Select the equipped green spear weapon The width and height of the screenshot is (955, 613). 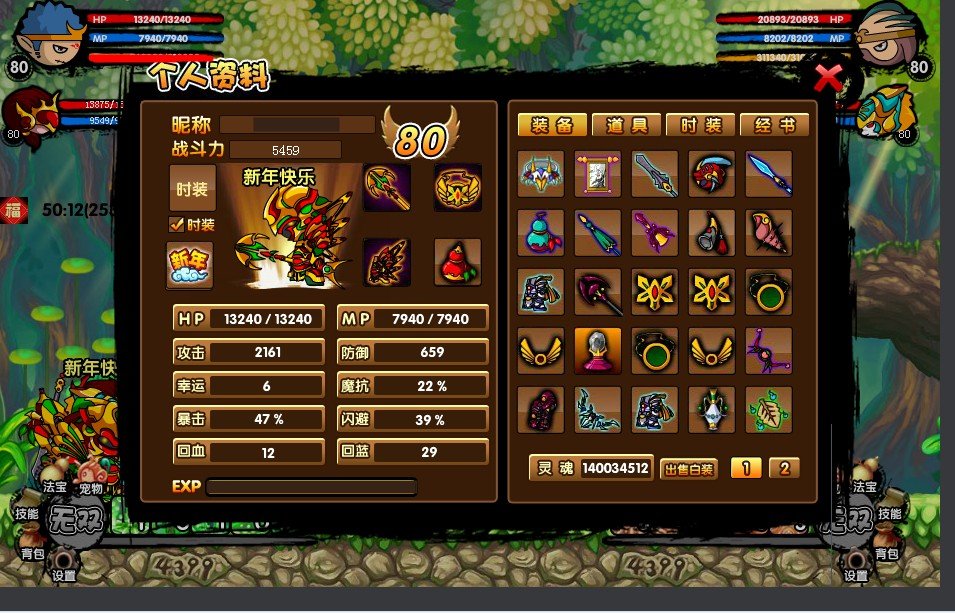[386, 188]
